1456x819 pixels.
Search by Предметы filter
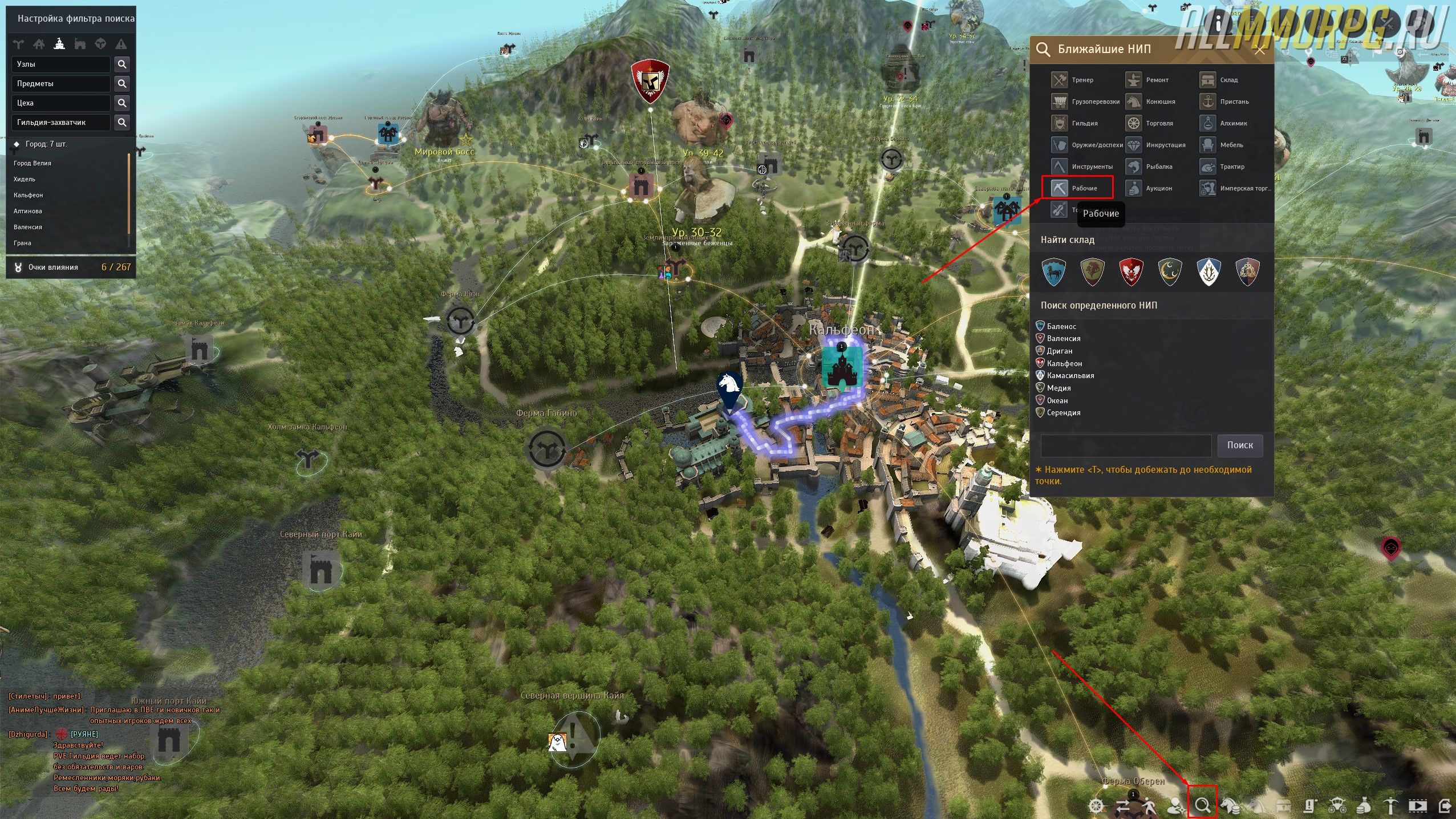coord(121,84)
